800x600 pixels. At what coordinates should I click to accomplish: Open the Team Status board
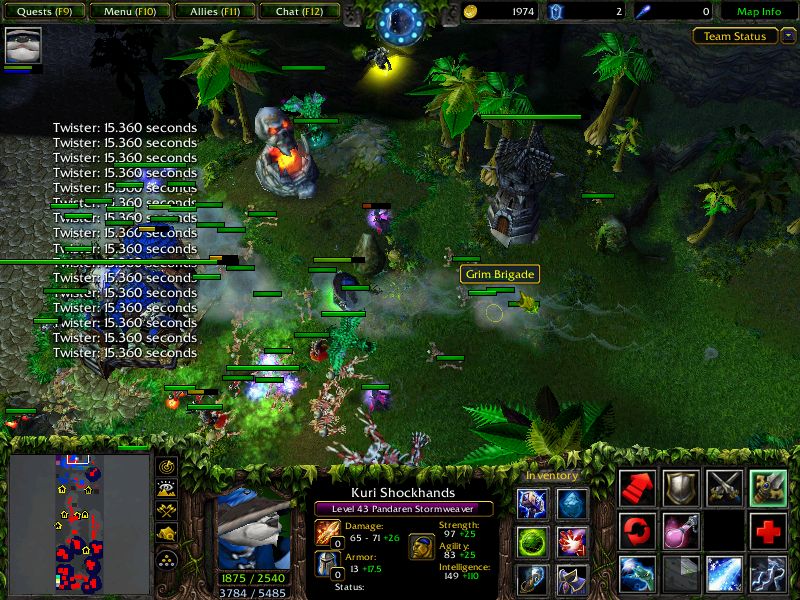[x=735, y=36]
